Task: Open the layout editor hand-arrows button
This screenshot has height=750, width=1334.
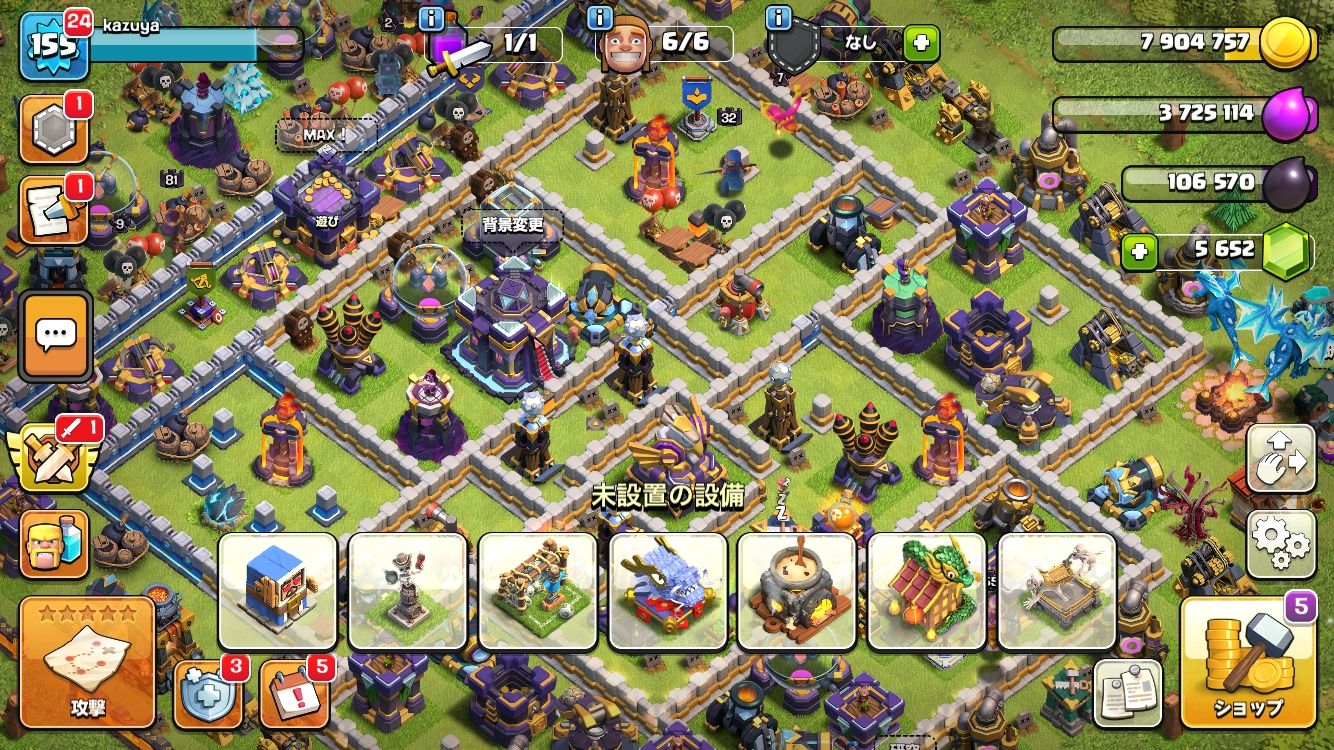Action: [1281, 459]
